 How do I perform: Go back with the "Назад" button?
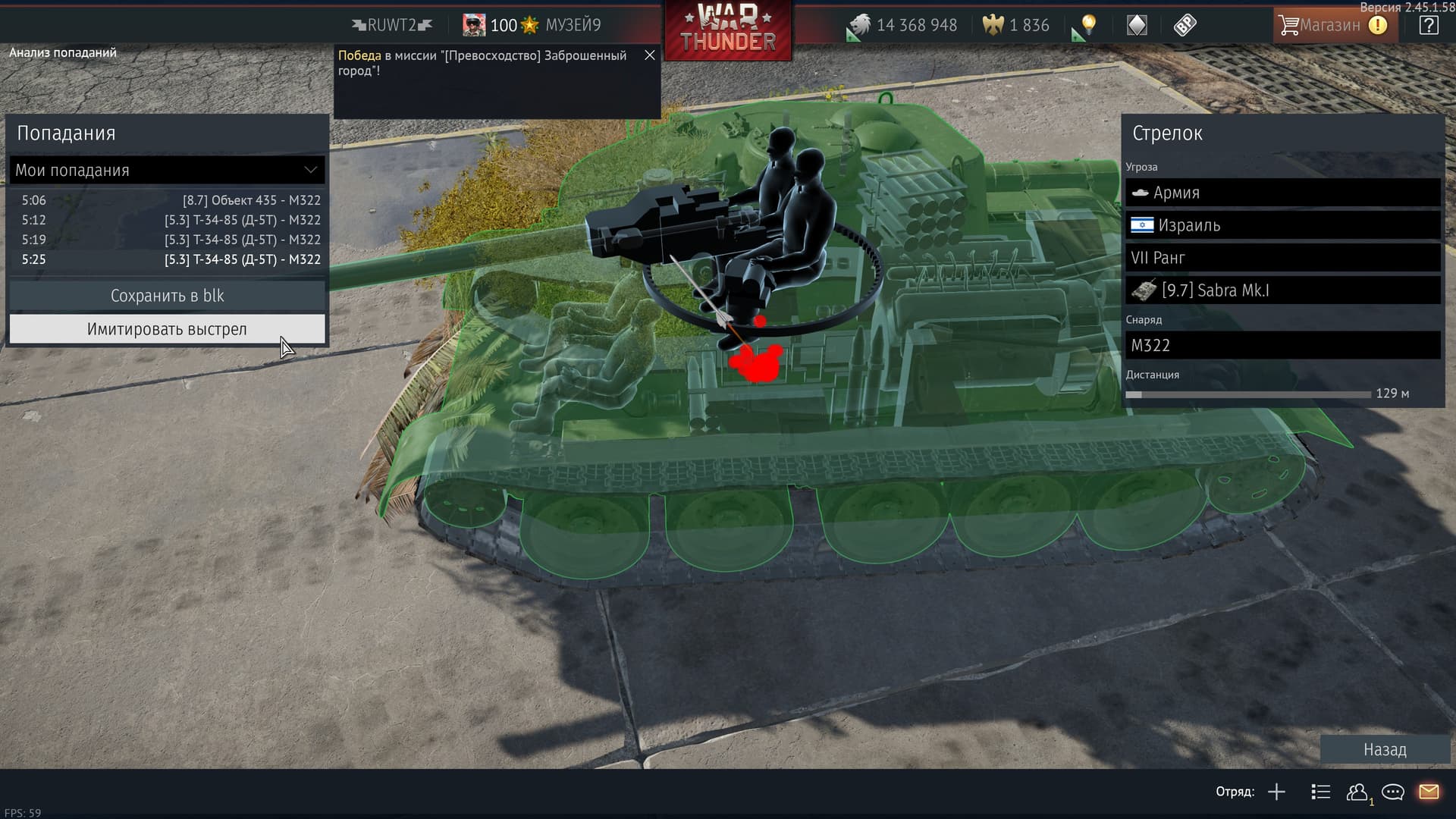pos(1385,749)
